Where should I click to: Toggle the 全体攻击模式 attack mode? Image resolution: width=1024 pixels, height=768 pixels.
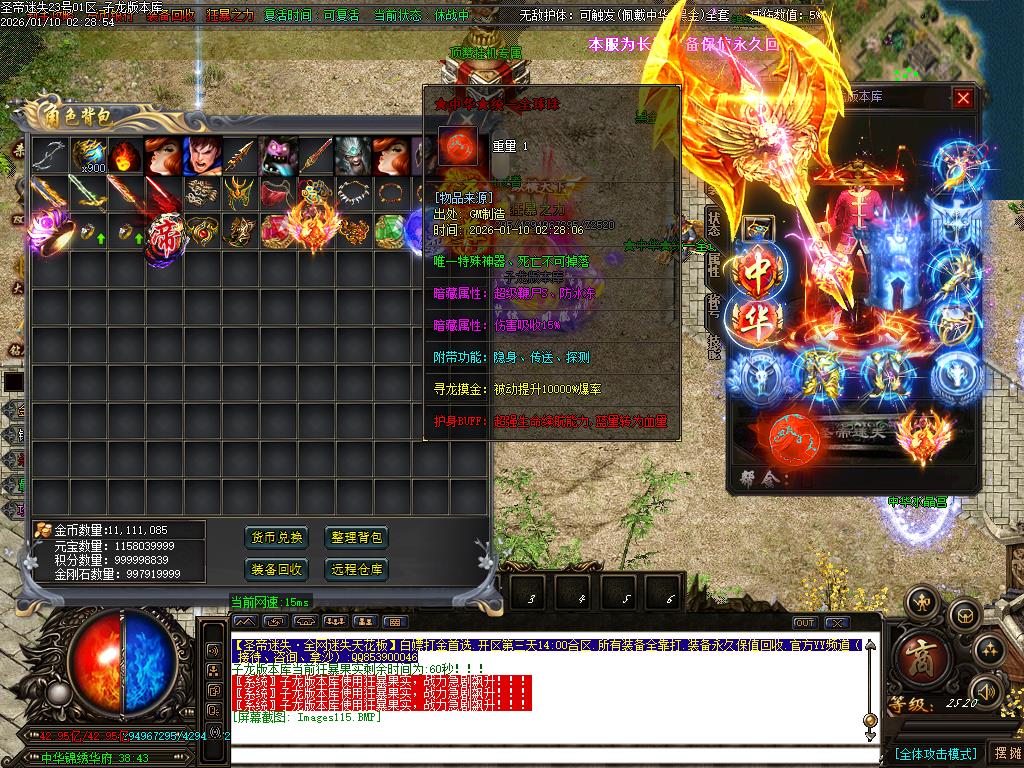tap(935, 753)
